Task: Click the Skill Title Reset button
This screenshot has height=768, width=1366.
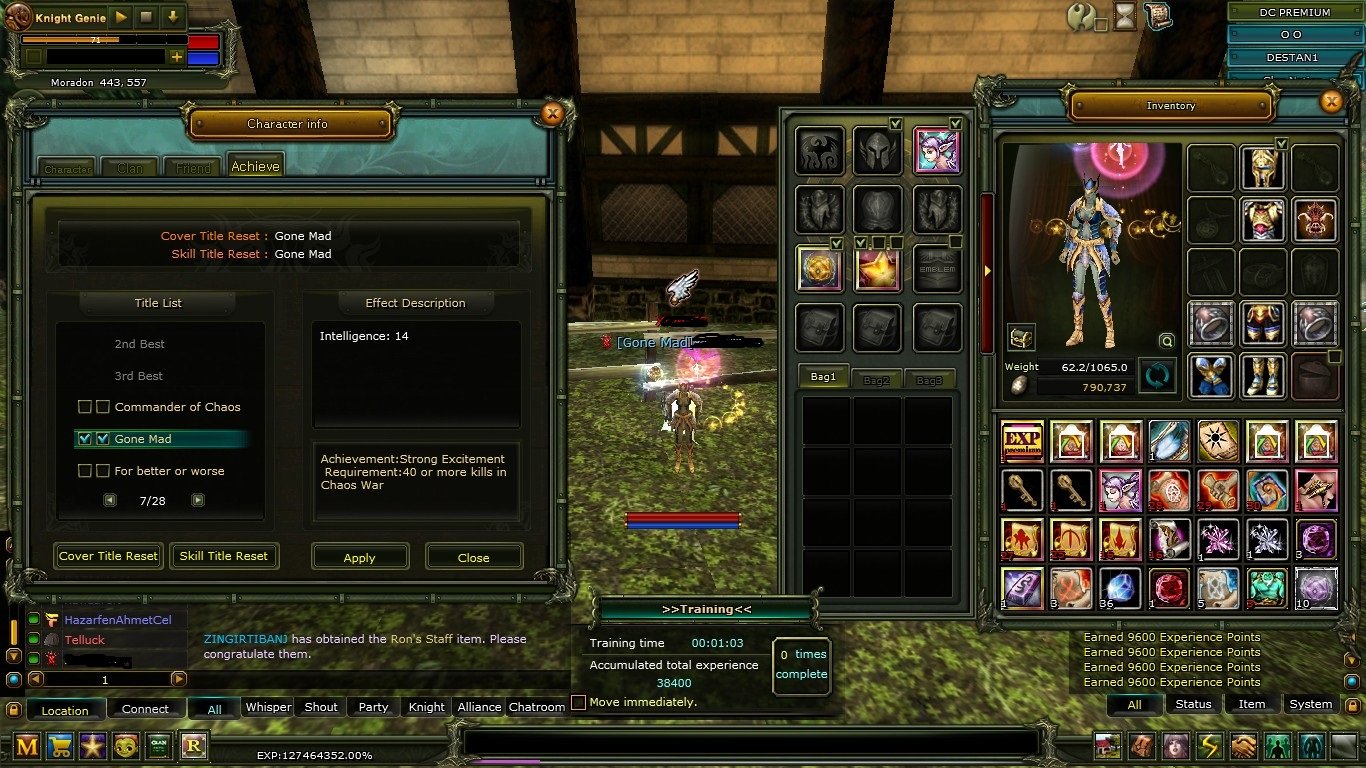Action: tap(224, 556)
